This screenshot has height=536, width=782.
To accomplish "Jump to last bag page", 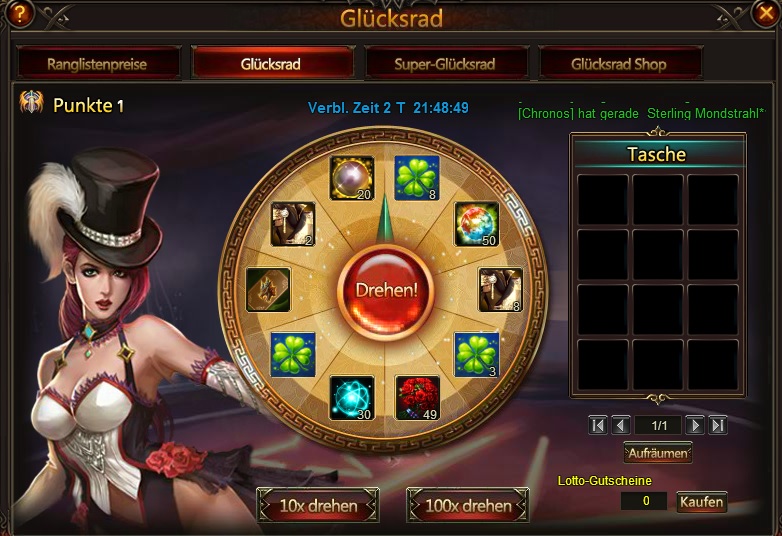I will (x=717, y=425).
